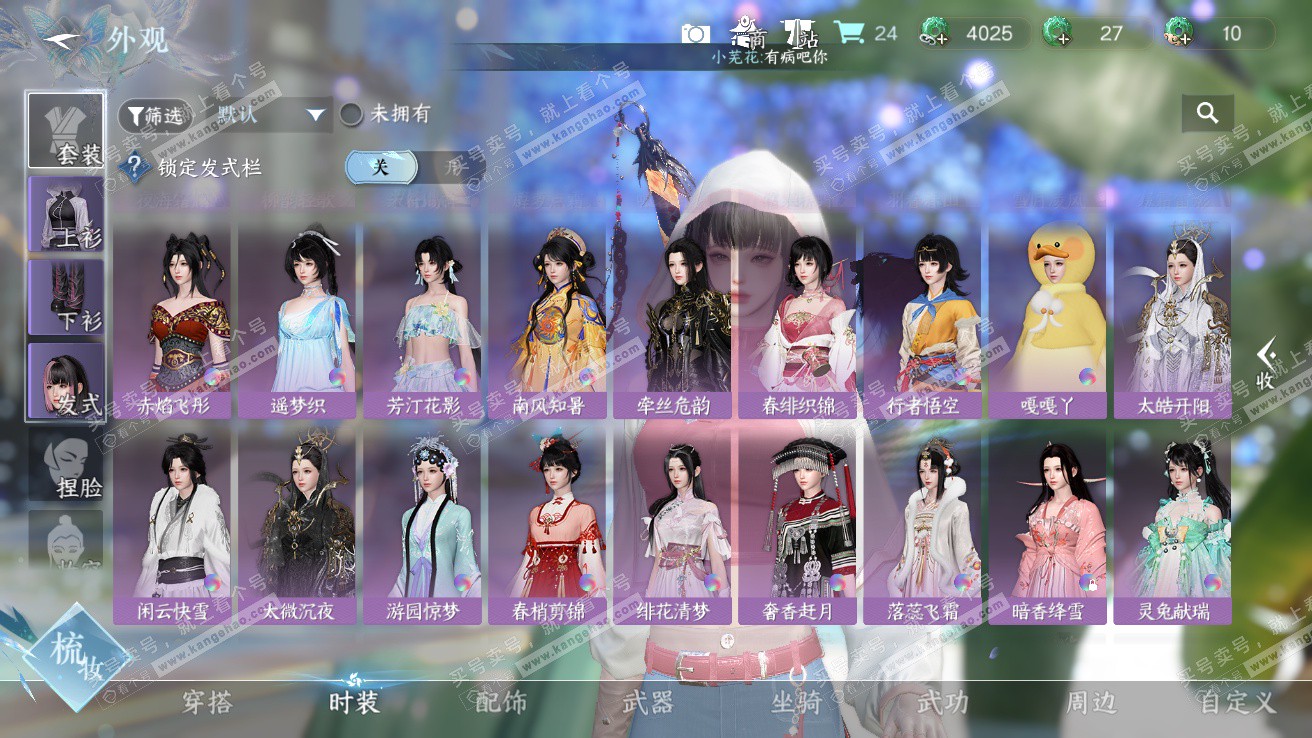This screenshot has height=738, width=1312.
Task: Go back using the top-left arrow
Action: (62, 38)
